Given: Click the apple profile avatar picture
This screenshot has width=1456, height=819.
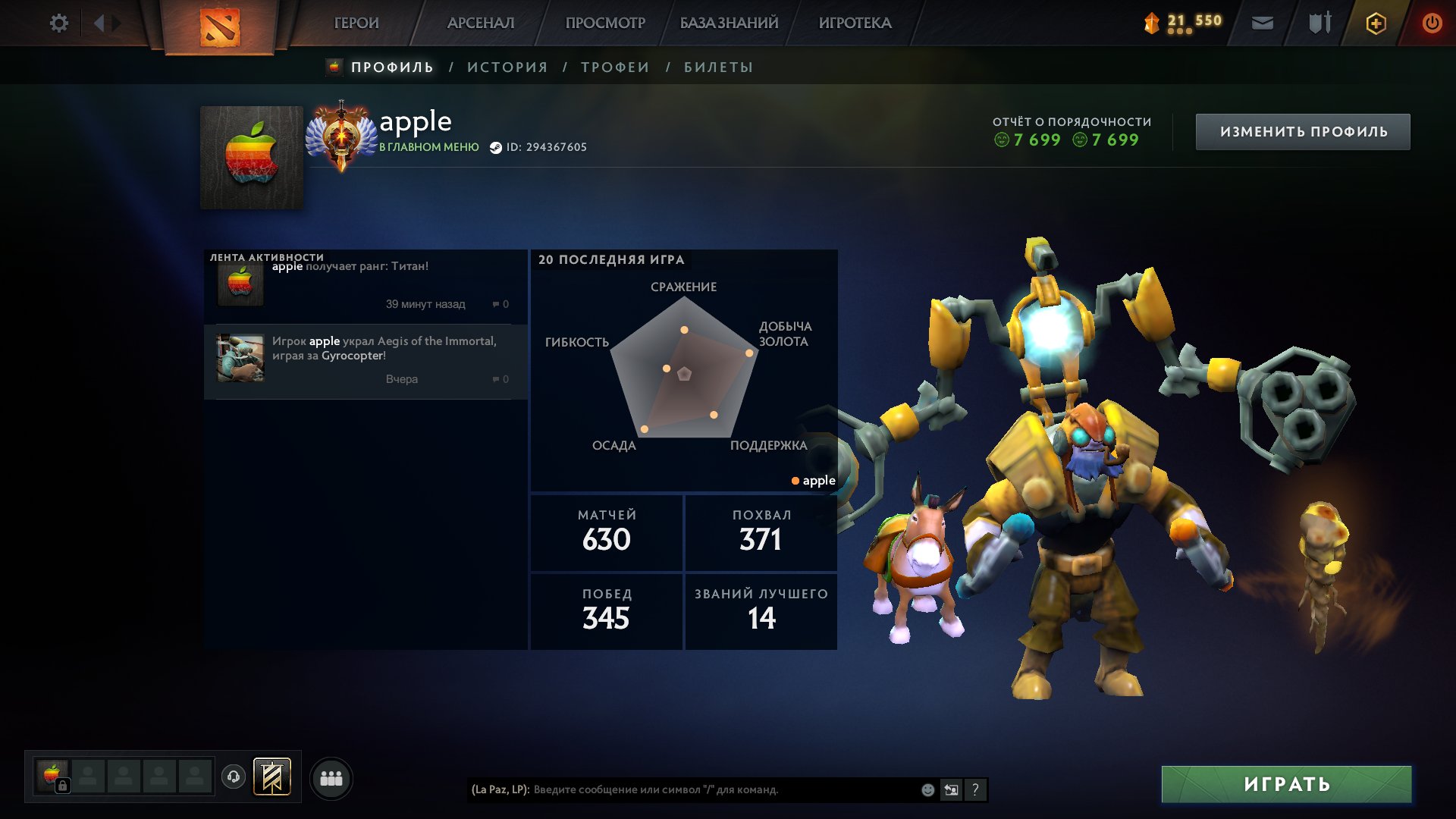Looking at the screenshot, I should point(252,158).
